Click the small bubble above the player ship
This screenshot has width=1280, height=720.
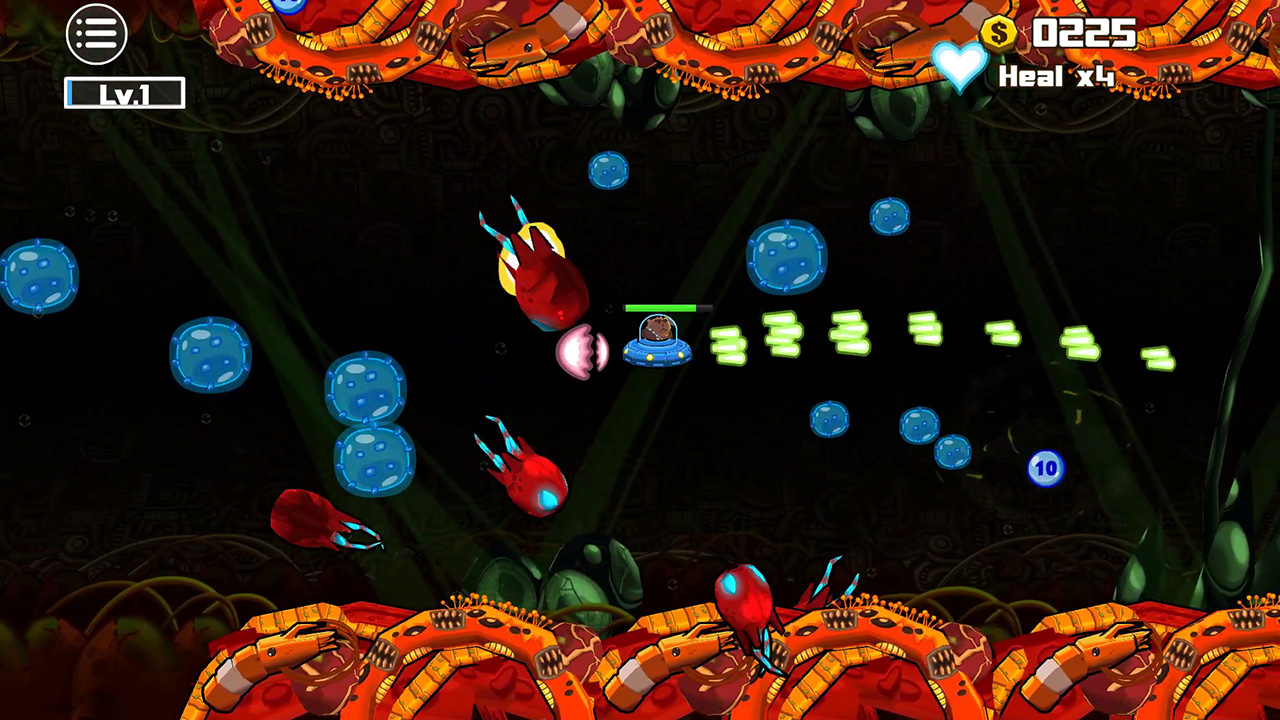point(611,171)
